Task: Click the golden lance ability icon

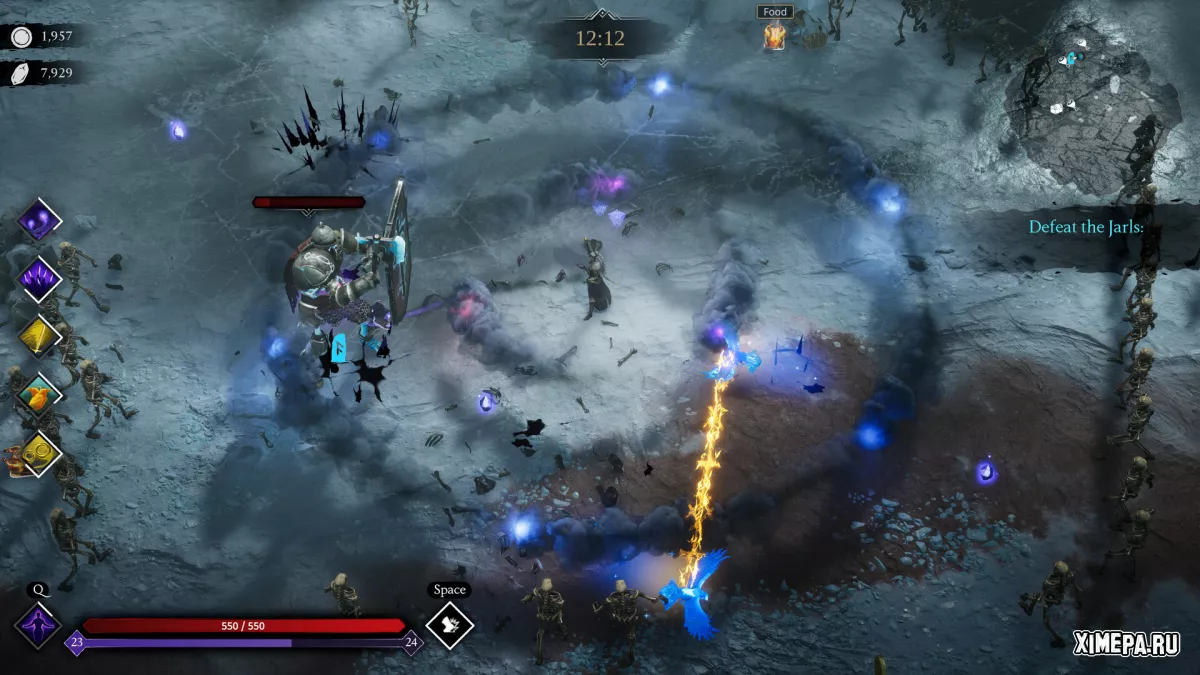Action: (x=40, y=337)
